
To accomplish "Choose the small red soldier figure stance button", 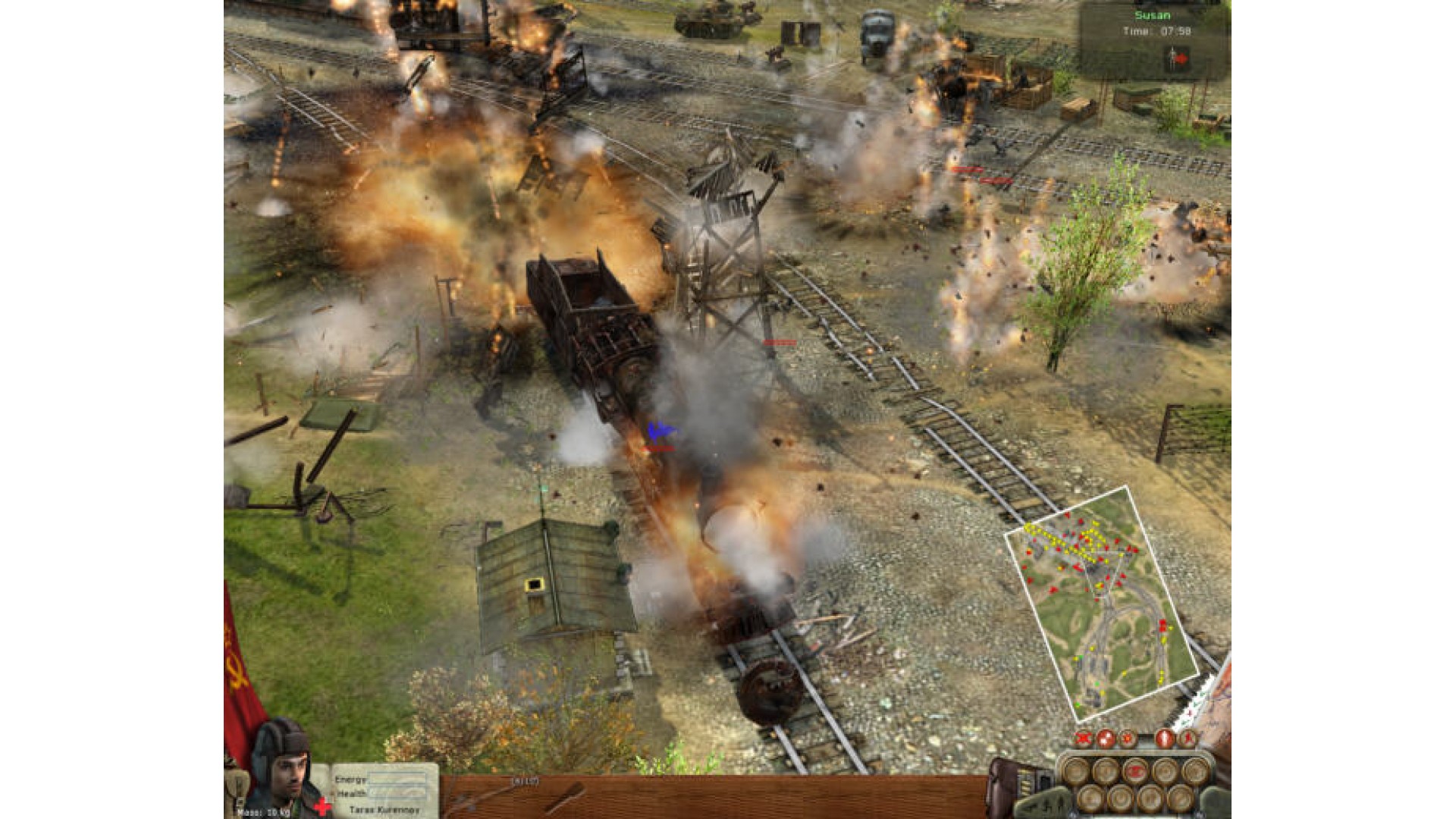I will (1187, 738).
